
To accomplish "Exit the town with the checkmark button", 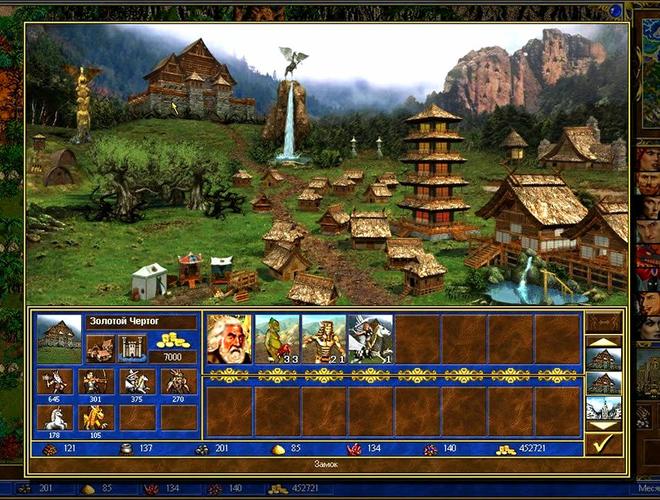I will [603, 442].
